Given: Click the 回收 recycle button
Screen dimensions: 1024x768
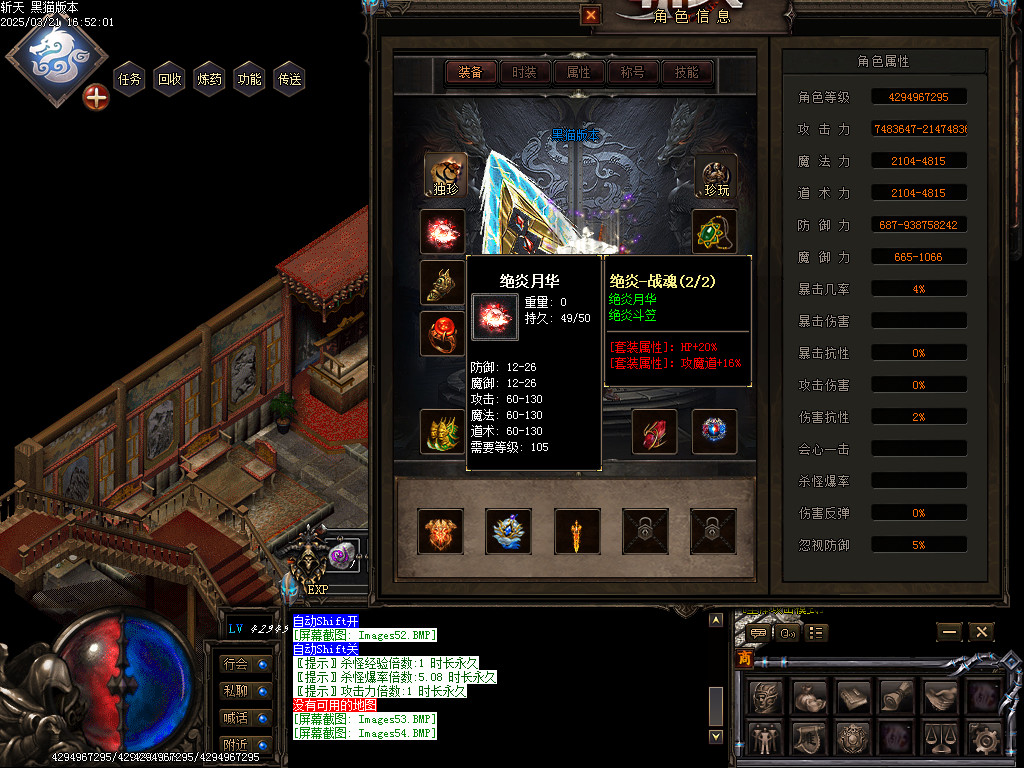Looking at the screenshot, I should (x=169, y=79).
